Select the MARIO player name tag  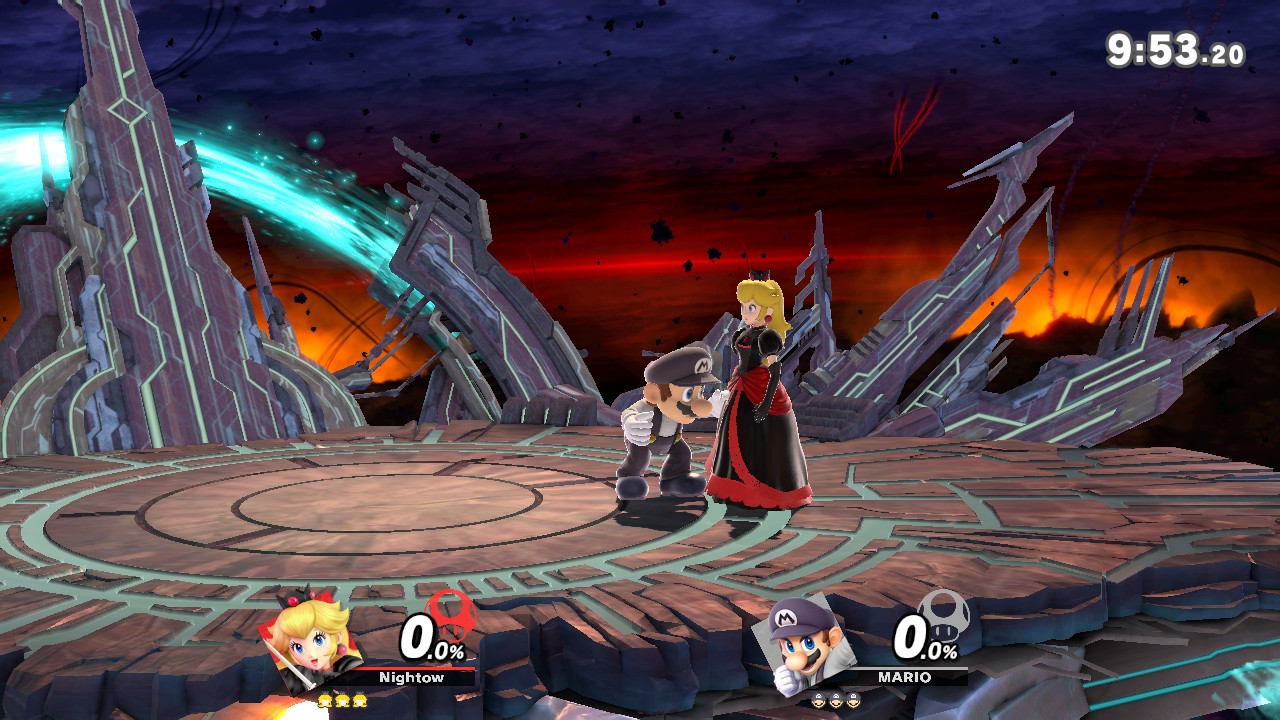click(903, 678)
